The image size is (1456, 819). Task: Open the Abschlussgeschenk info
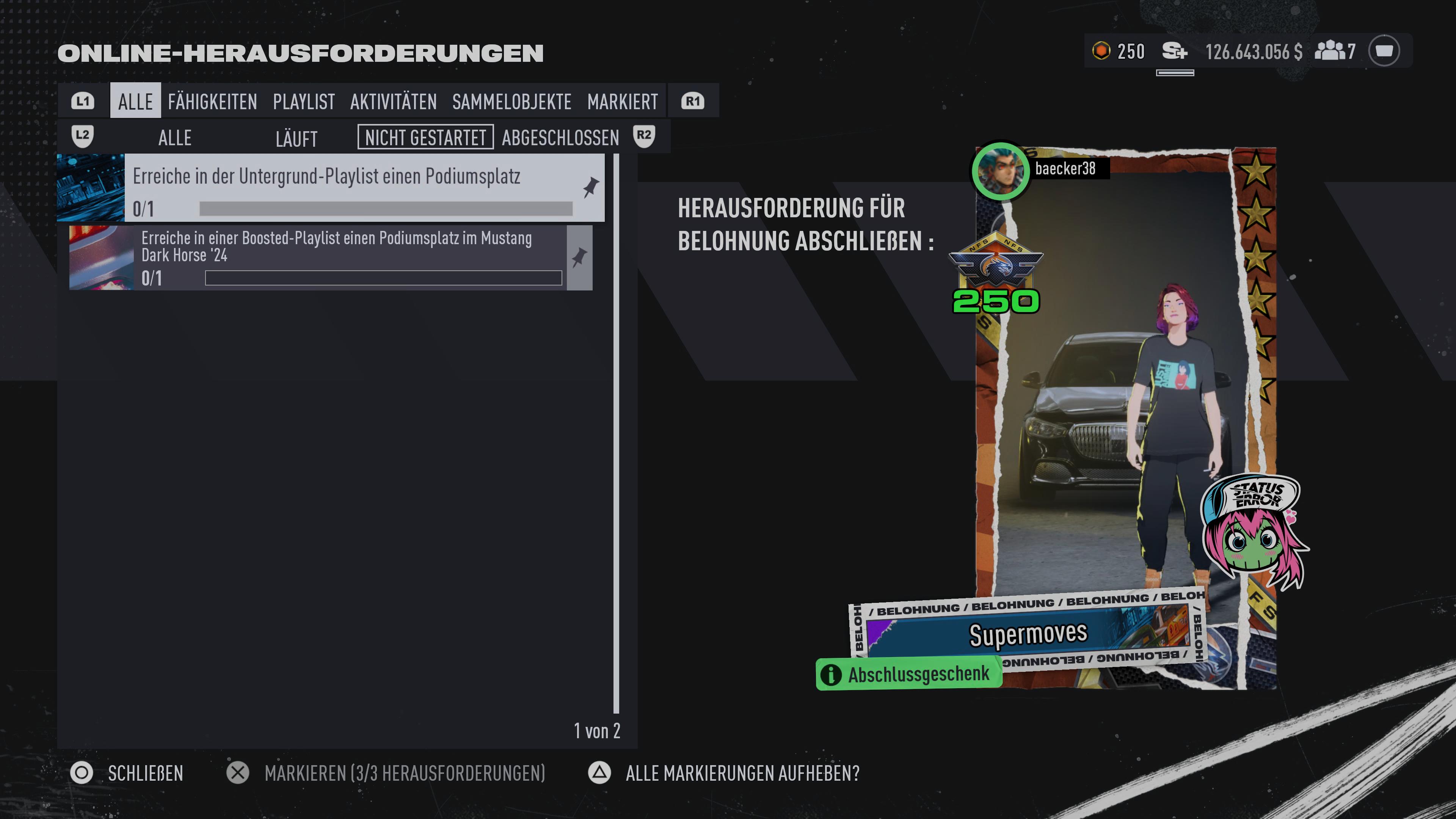point(908,674)
